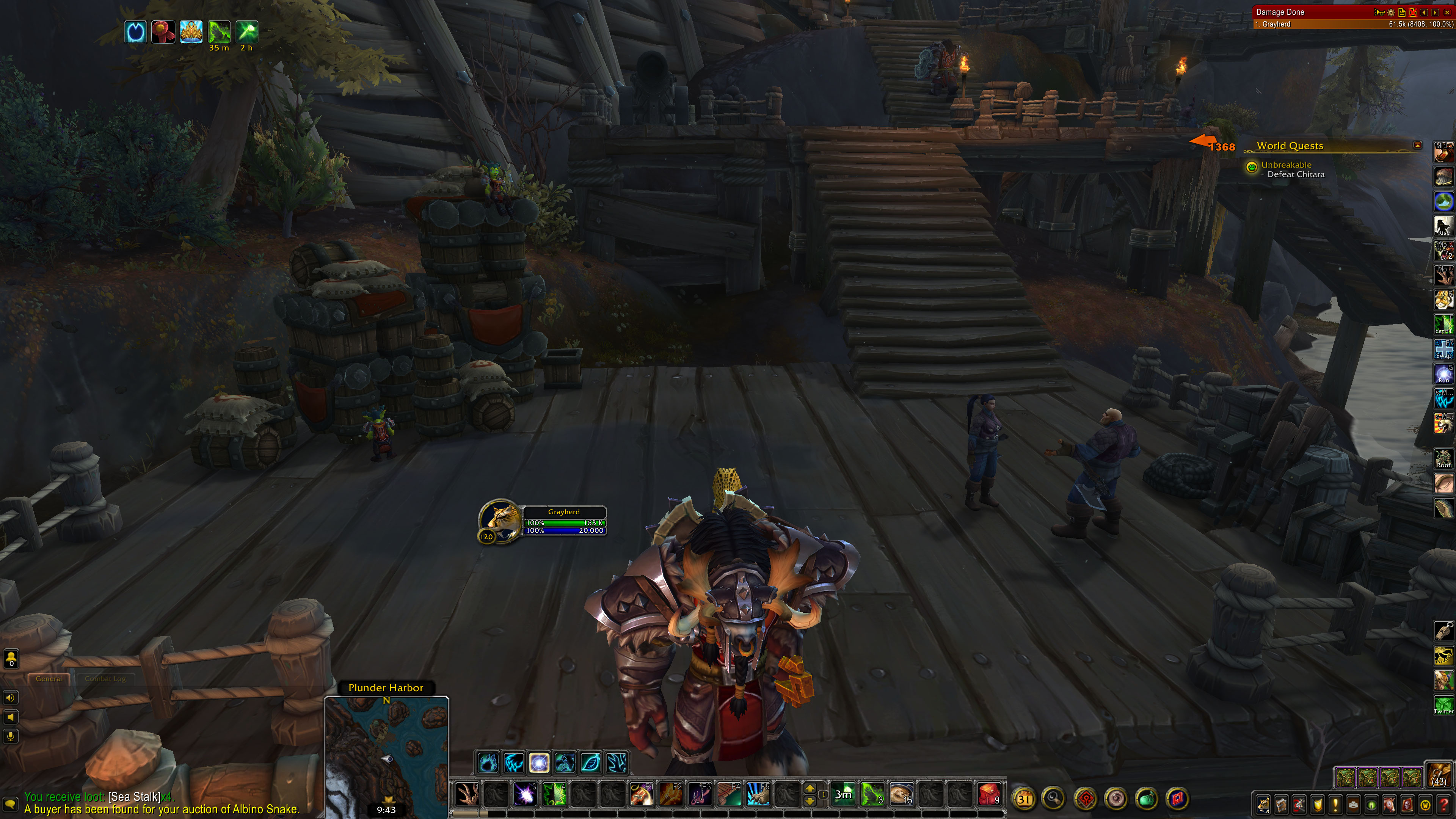Page the action bar up with yellow arrow
The image size is (1456, 819).
(810, 789)
